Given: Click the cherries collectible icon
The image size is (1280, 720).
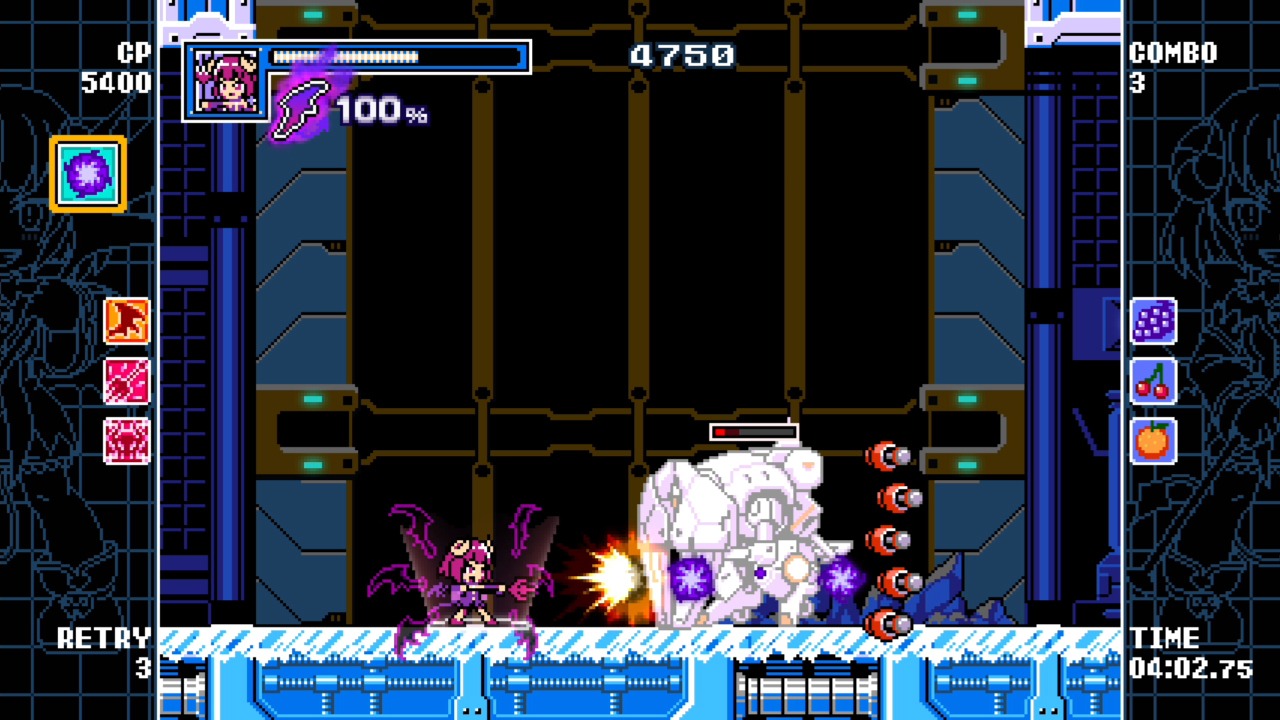Looking at the screenshot, I should pos(1153,382).
